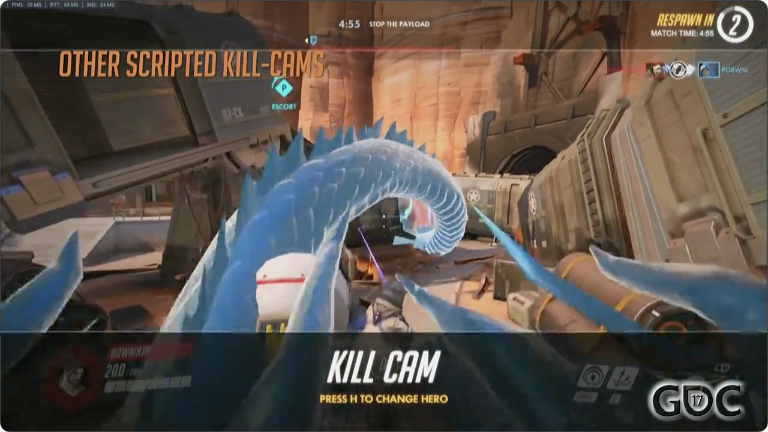Viewport: 768px width, 432px height.
Task: Select the payload escort marker
Action: 283,87
